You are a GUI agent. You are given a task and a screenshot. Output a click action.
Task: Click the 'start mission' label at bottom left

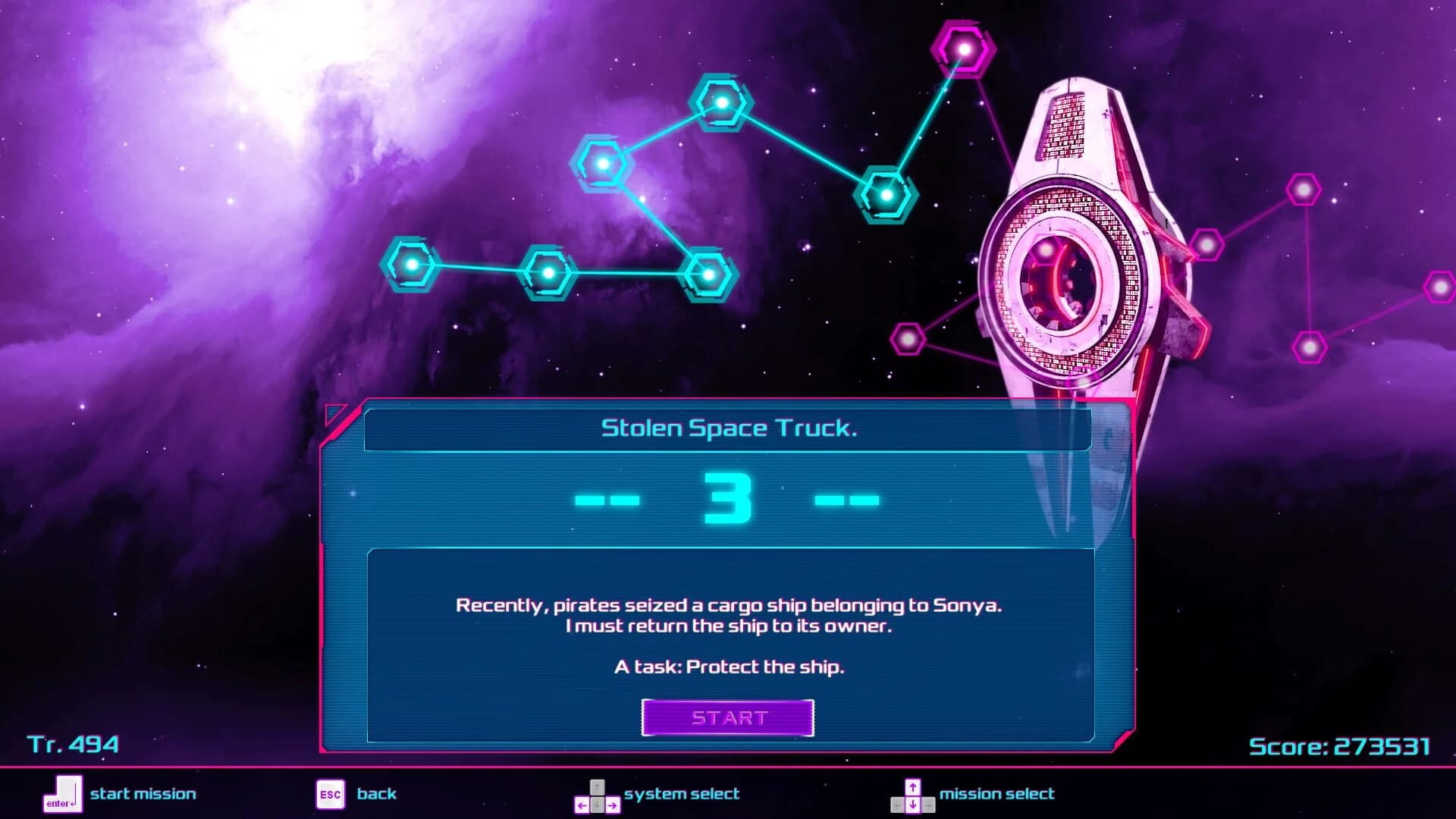point(143,793)
